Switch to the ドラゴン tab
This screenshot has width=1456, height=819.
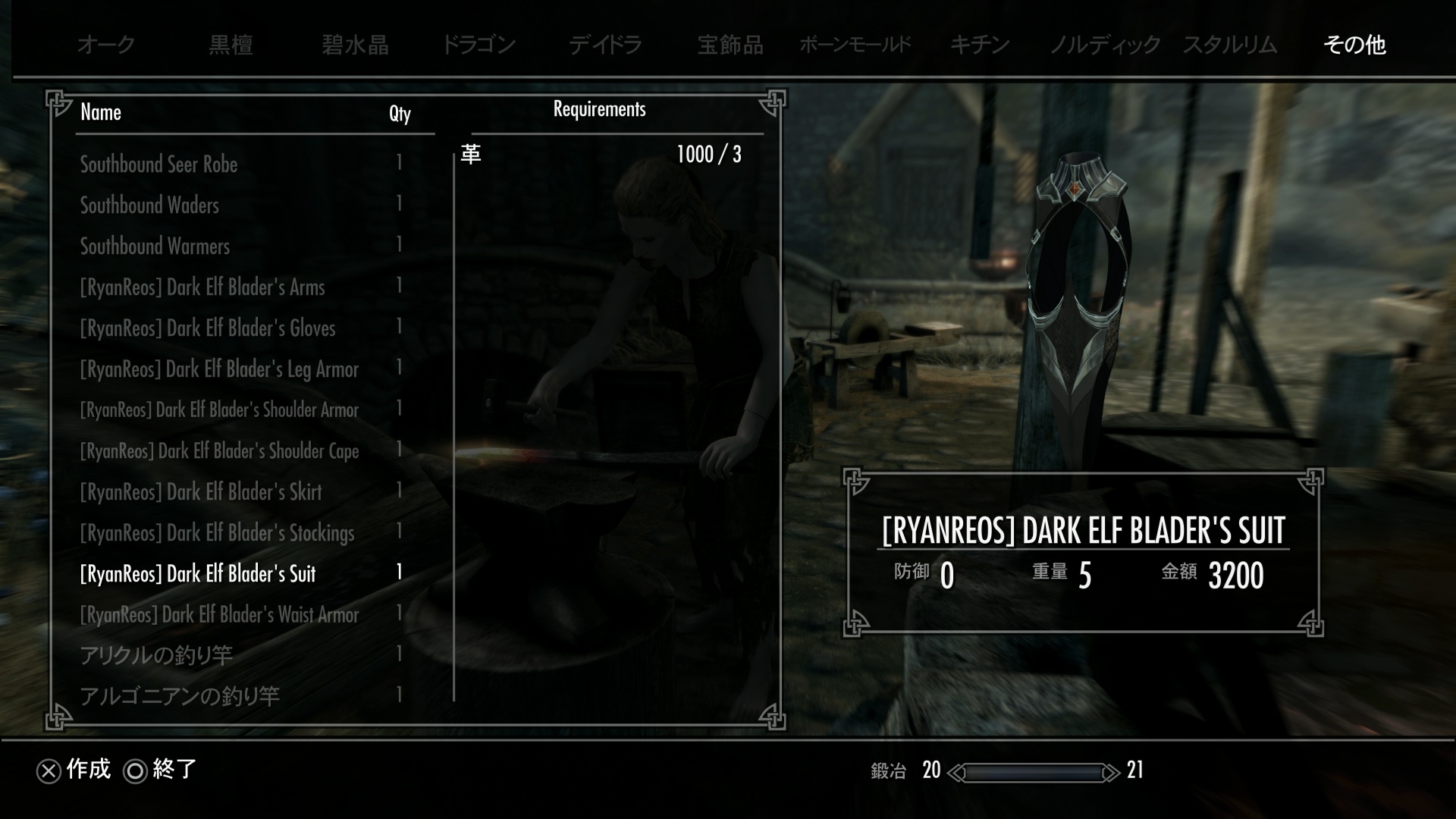pyautogui.click(x=479, y=45)
